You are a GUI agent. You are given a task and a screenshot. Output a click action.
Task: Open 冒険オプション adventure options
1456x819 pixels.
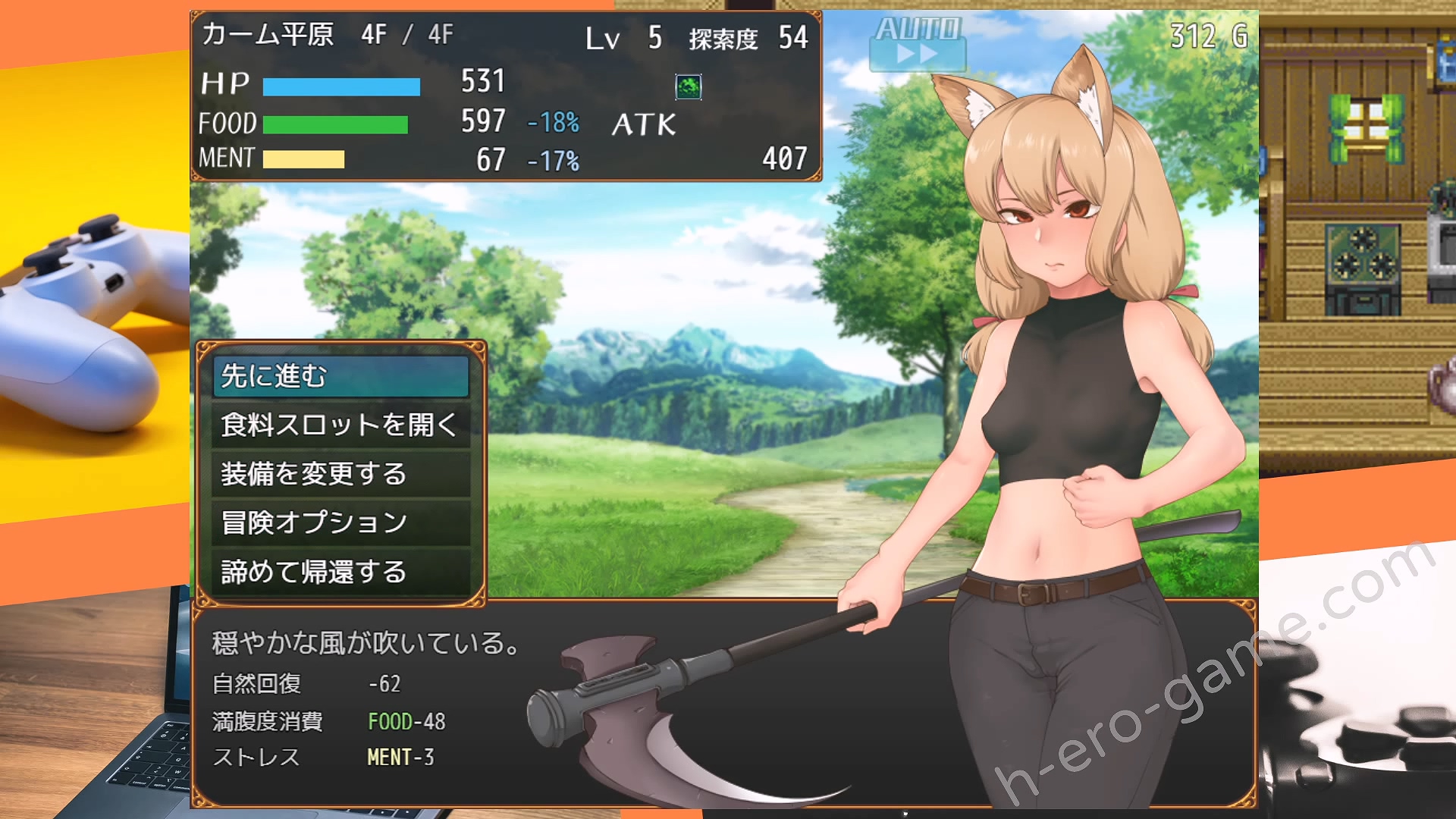(340, 522)
